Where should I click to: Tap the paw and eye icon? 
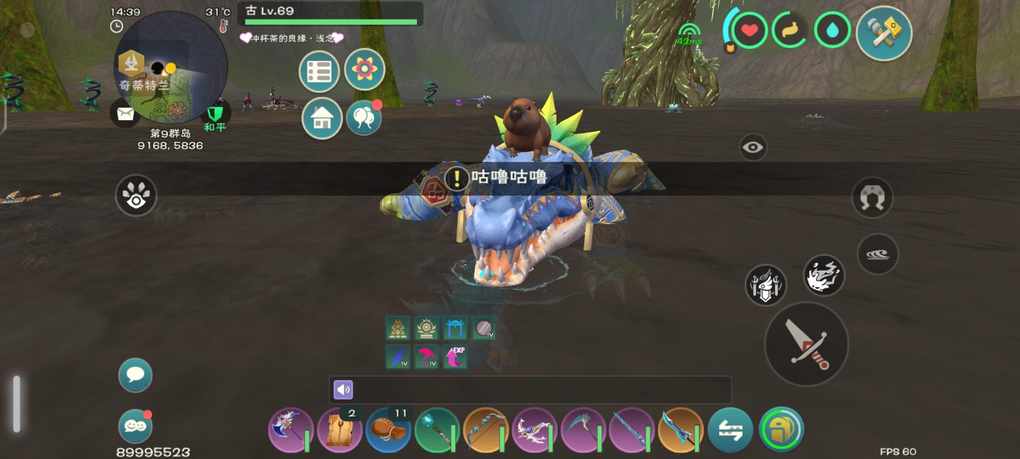click(136, 195)
